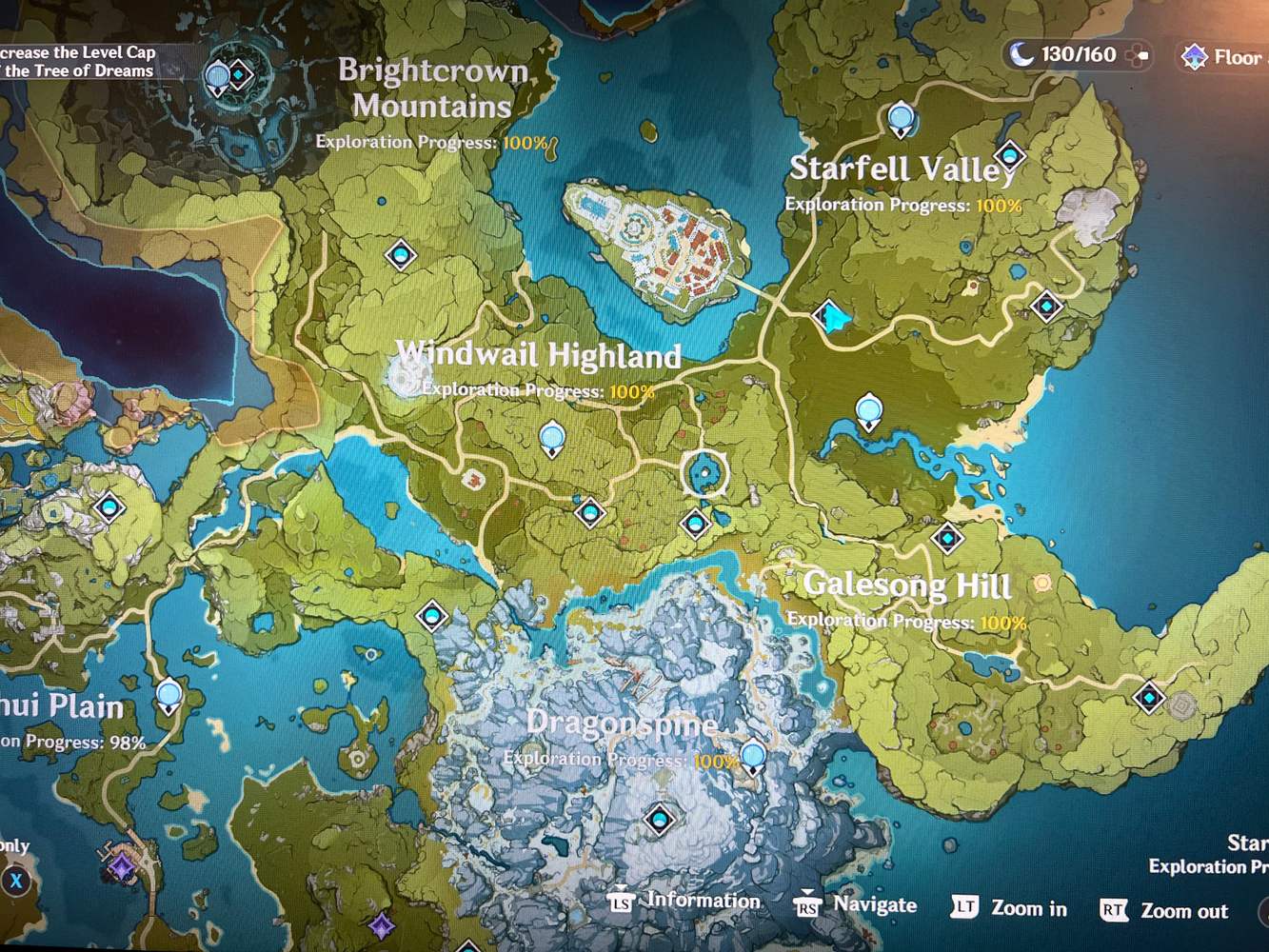Open the Statue of the Seven in Windwail Highland
The width and height of the screenshot is (1269, 952).
pyautogui.click(x=551, y=435)
